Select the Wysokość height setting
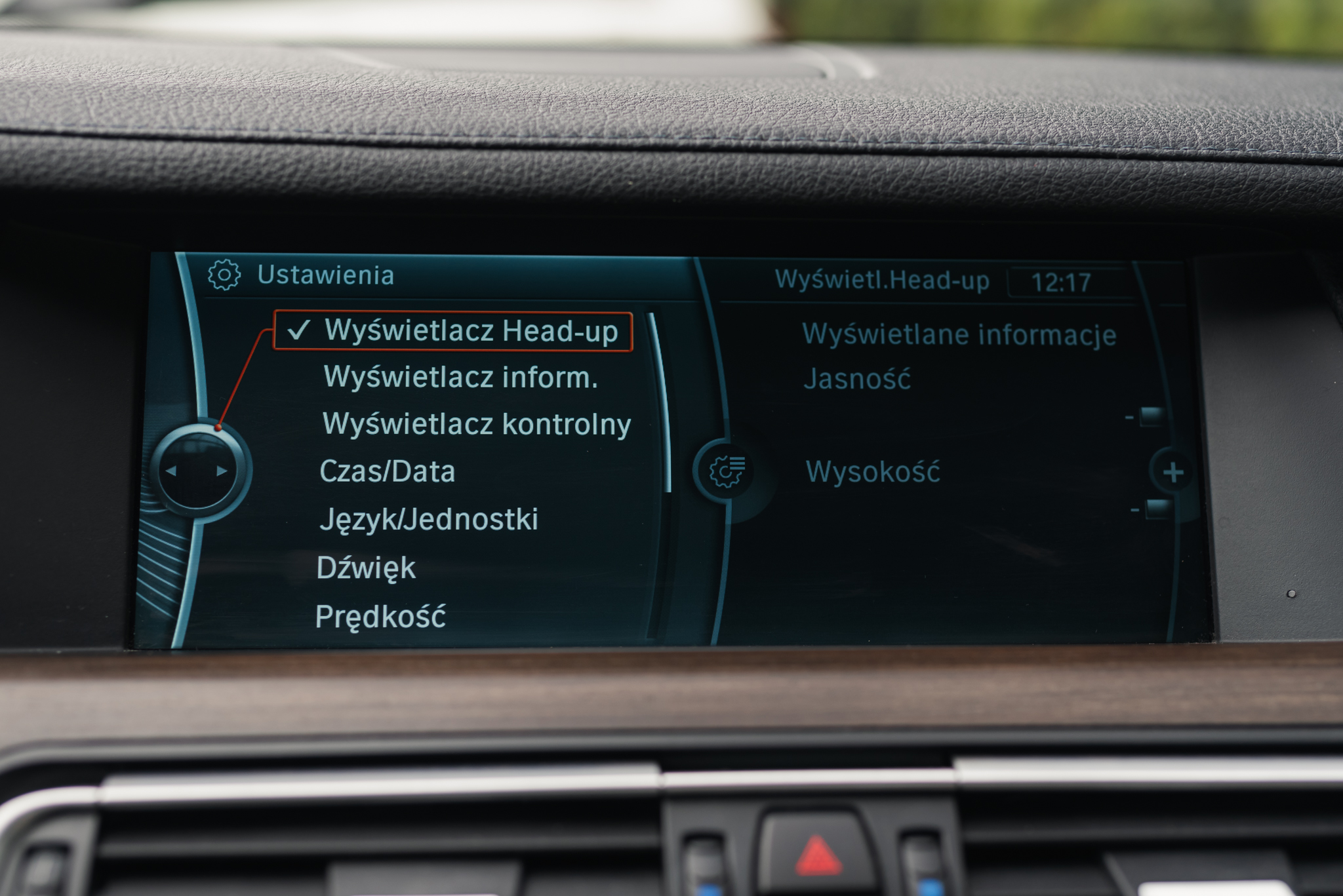The image size is (1343, 896). (x=873, y=472)
